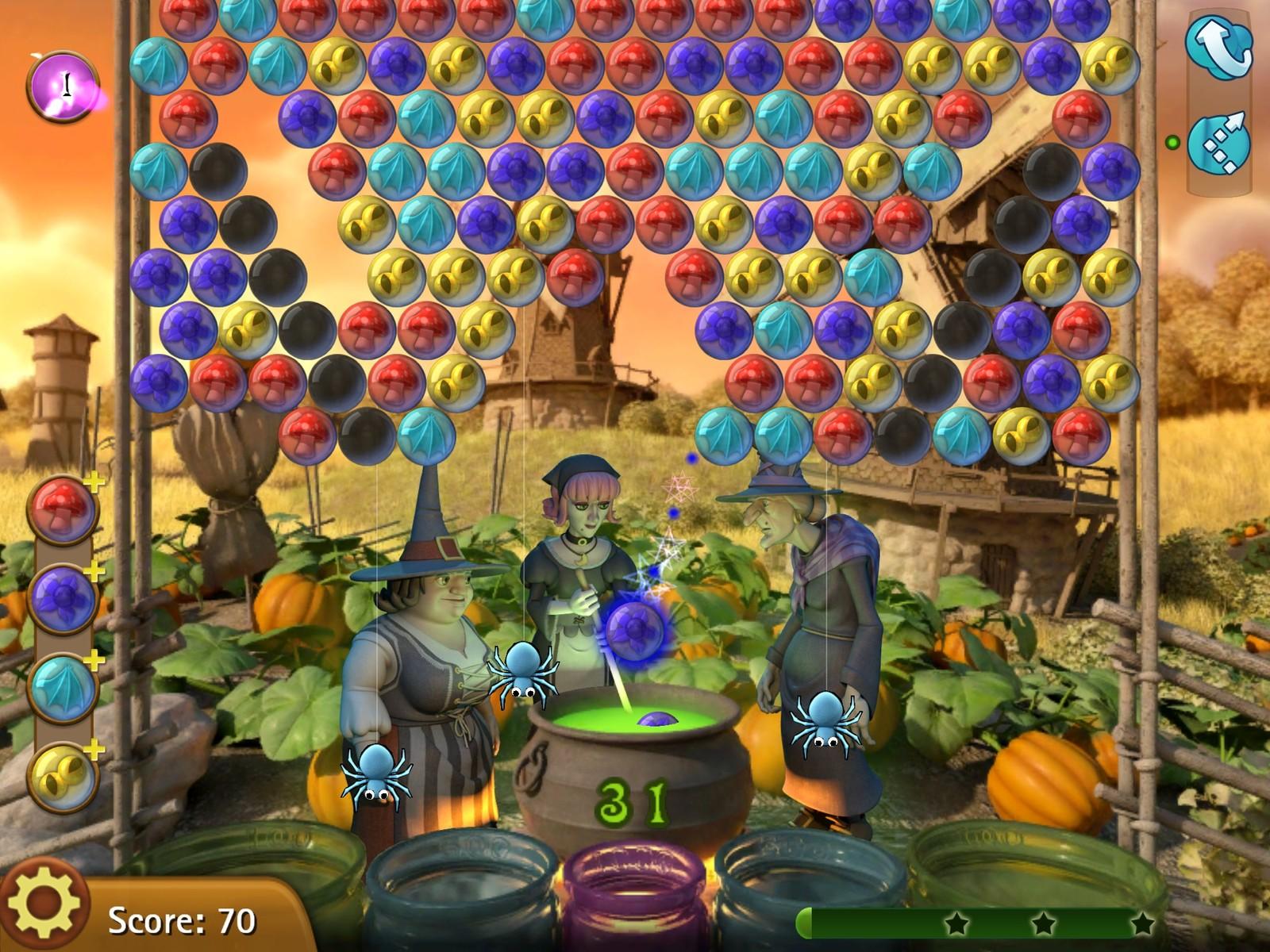The height and width of the screenshot is (952, 1270).
Task: Select the yellow cat-eyes bubble booster
Action: 62,773
